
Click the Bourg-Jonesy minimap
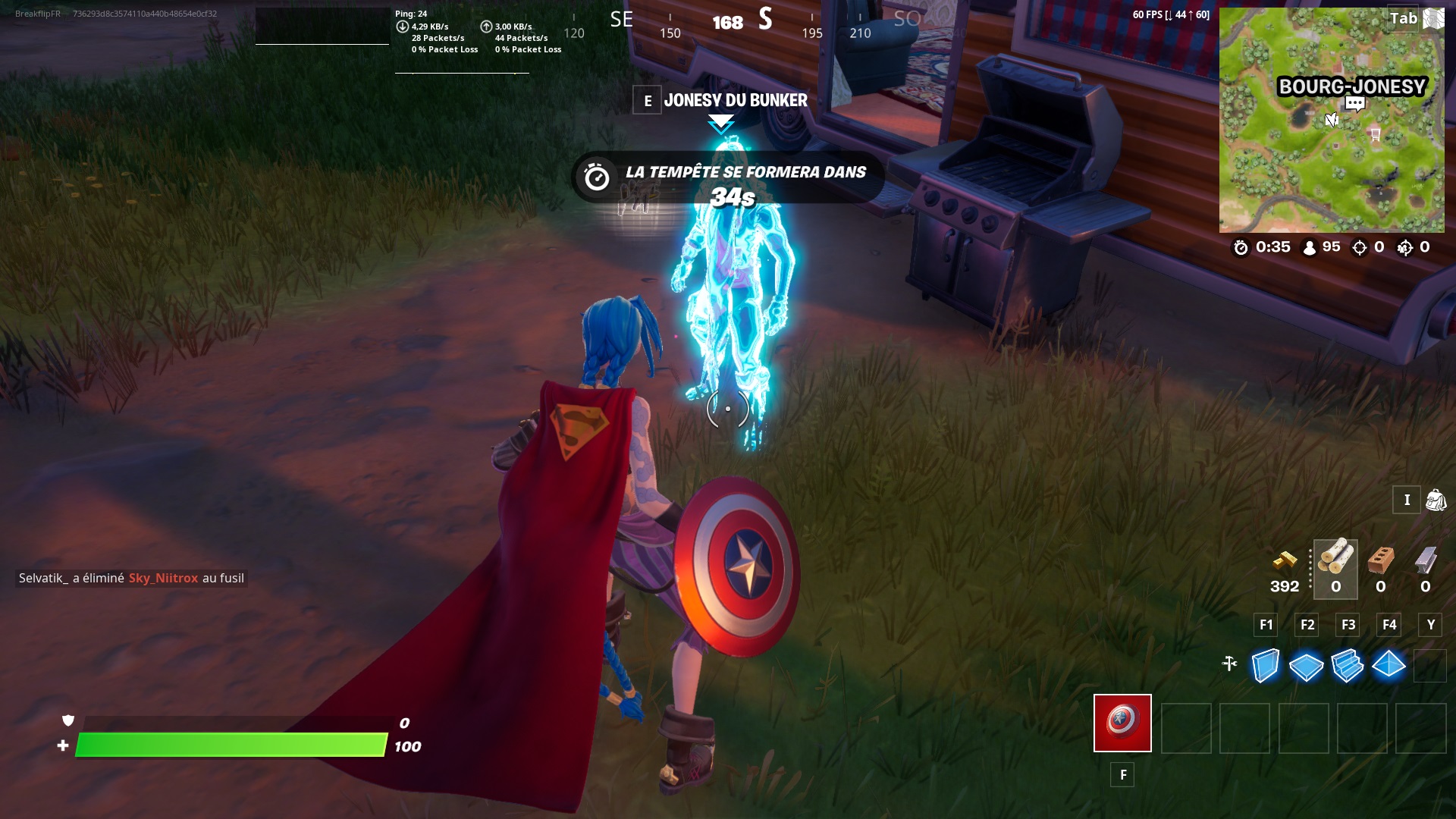(x=1332, y=121)
